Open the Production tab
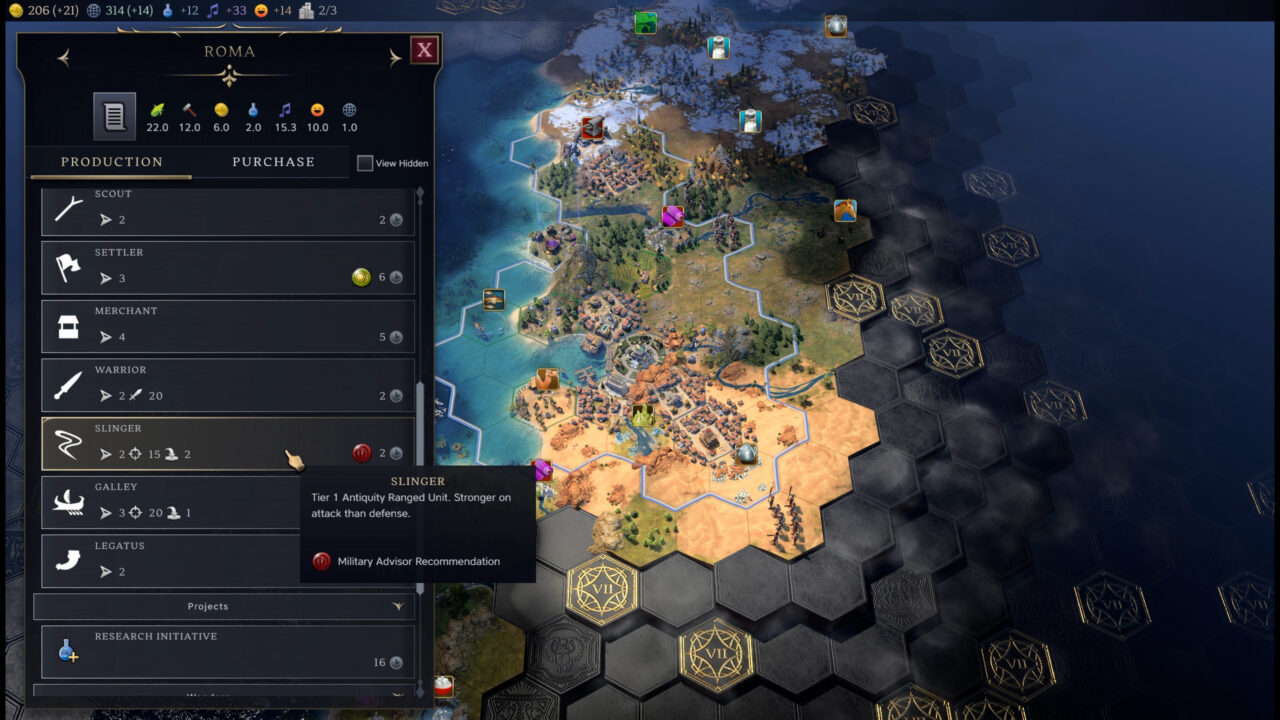 (110, 161)
